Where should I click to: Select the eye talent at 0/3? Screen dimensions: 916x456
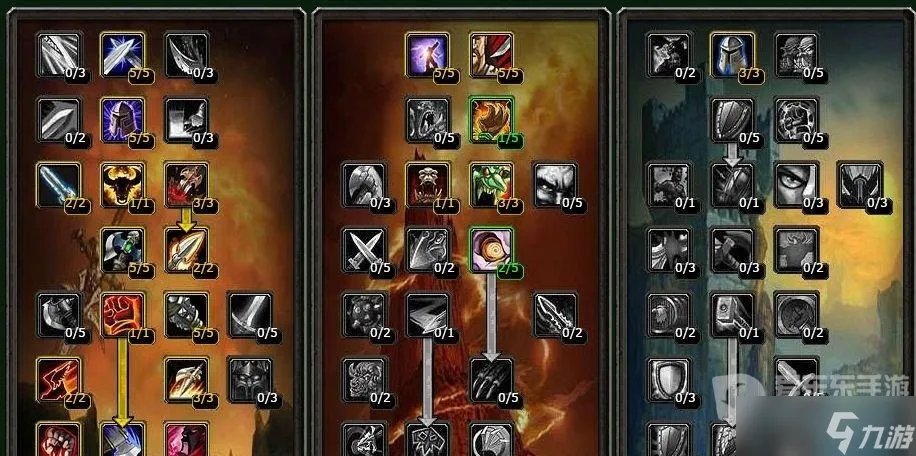point(796,185)
